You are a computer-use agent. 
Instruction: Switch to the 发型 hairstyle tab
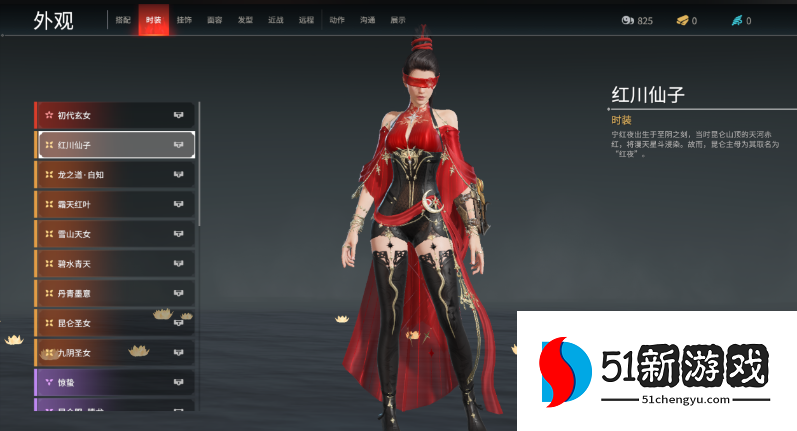pyautogui.click(x=245, y=19)
